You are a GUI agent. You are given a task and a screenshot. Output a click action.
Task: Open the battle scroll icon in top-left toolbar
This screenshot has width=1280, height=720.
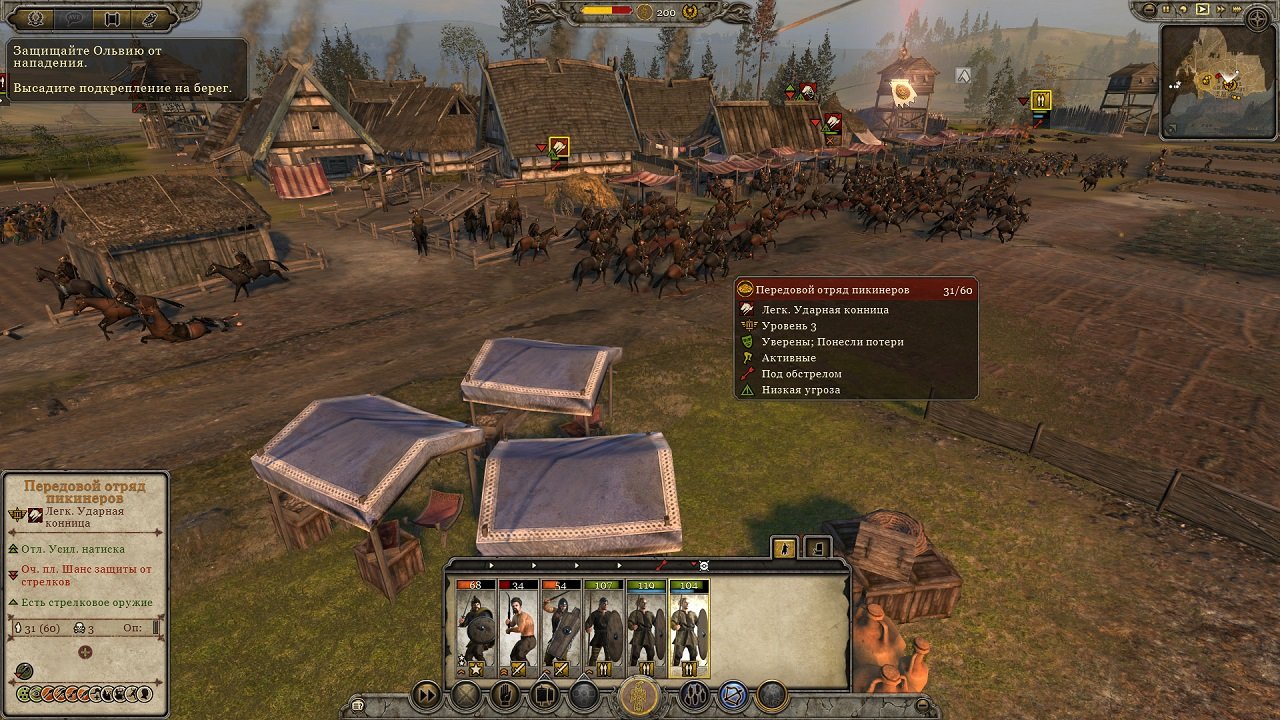[x=110, y=18]
